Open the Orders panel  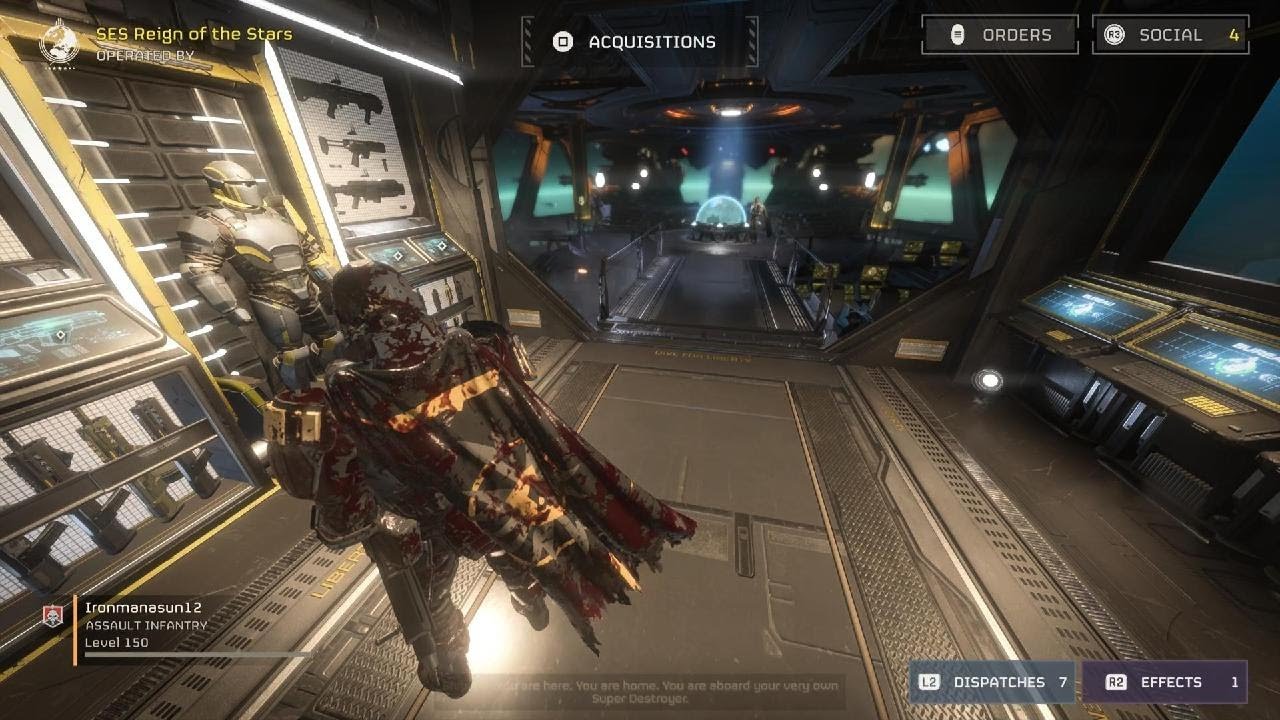click(x=1000, y=35)
